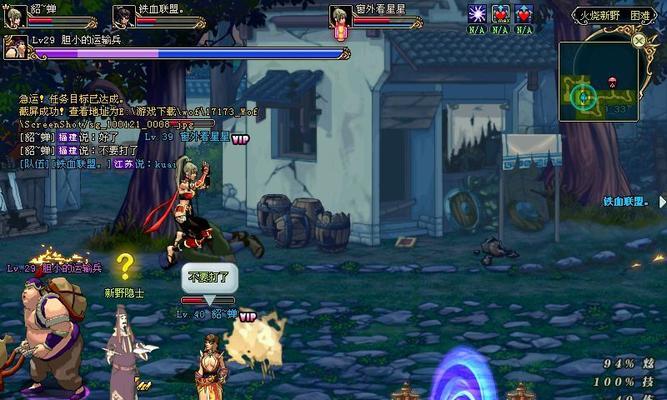
Task: Click the purple starburst buff icon
Action: pos(477,14)
